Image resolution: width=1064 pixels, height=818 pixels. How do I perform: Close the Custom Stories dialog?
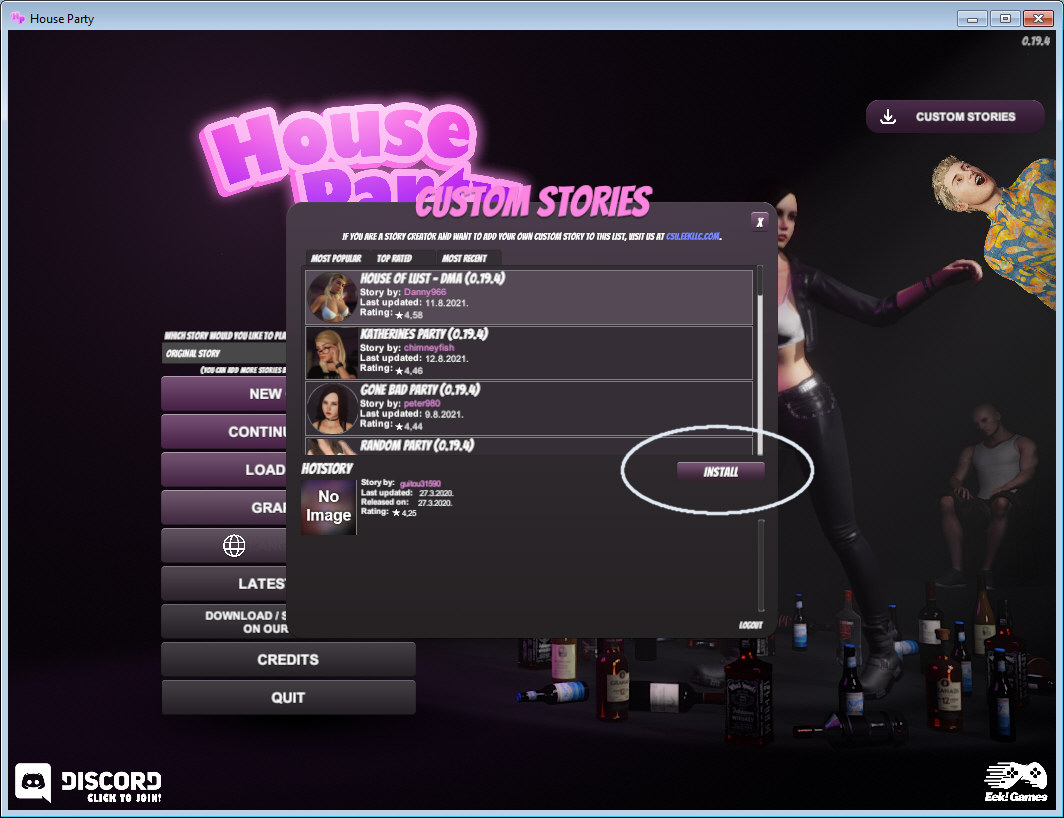(760, 221)
